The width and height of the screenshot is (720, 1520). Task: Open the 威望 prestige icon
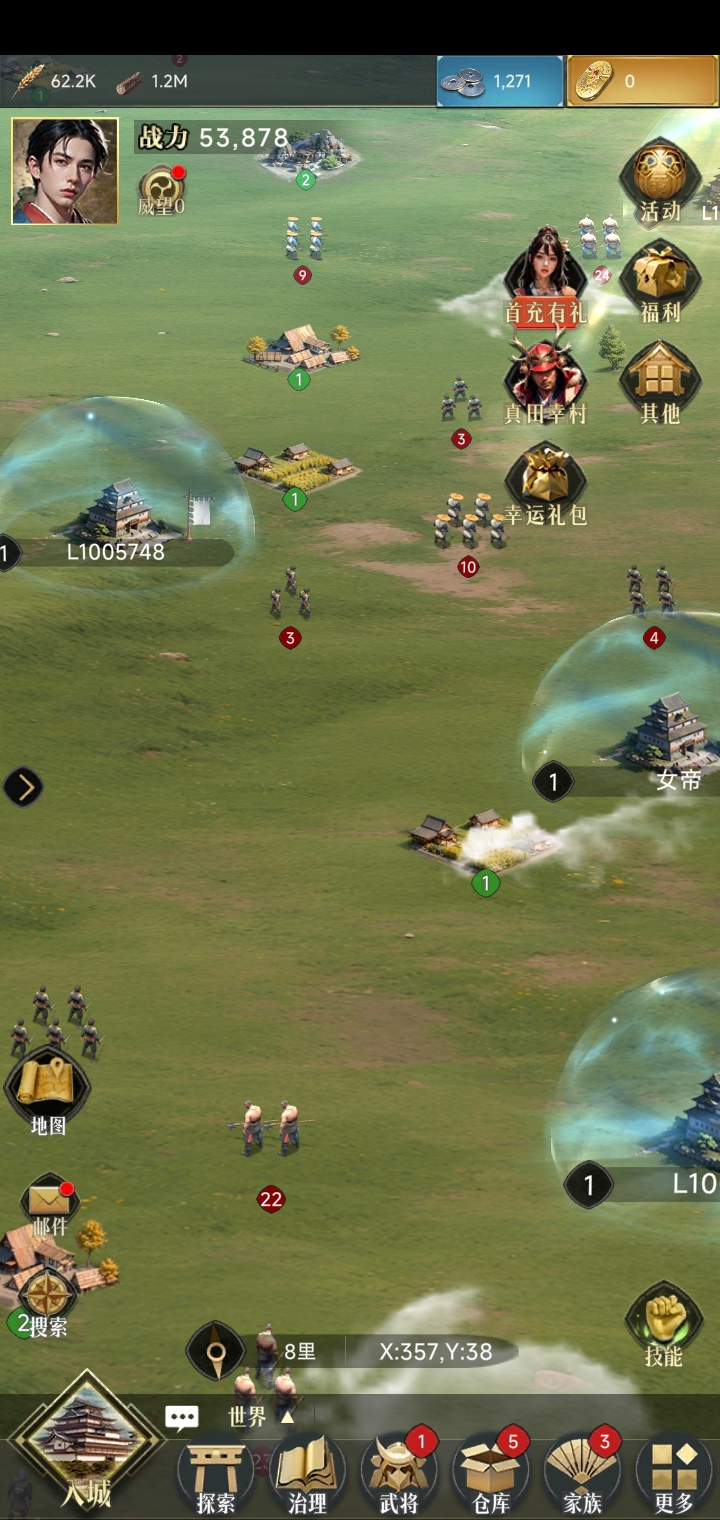160,189
